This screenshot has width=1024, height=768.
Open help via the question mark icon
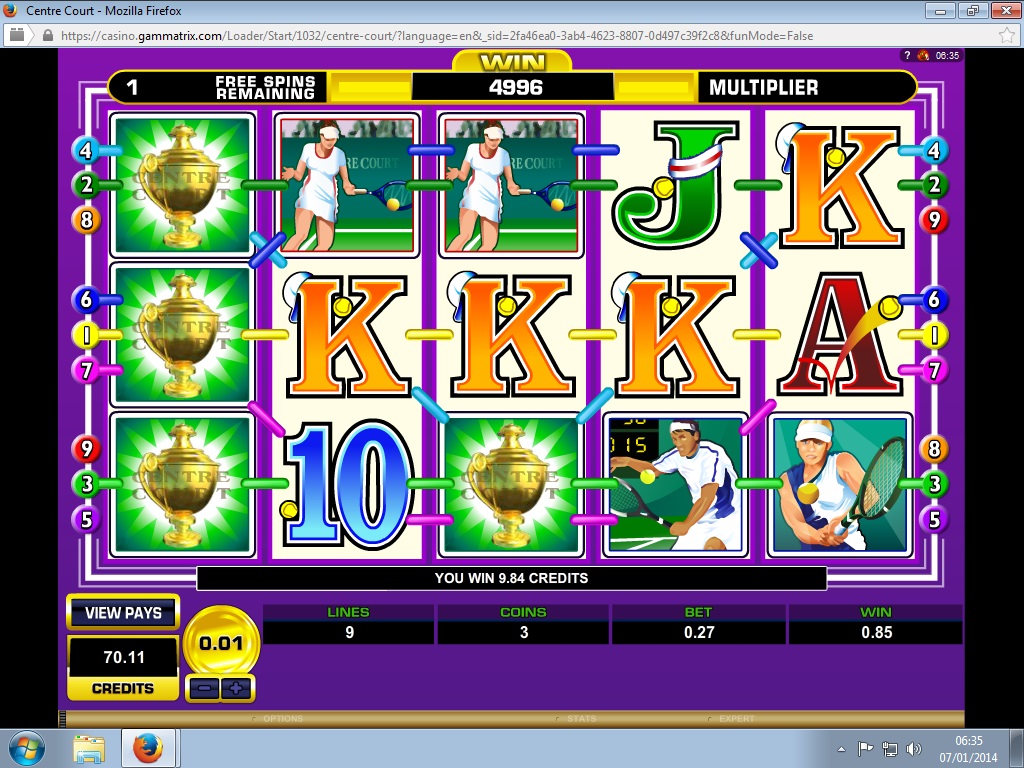(907, 56)
